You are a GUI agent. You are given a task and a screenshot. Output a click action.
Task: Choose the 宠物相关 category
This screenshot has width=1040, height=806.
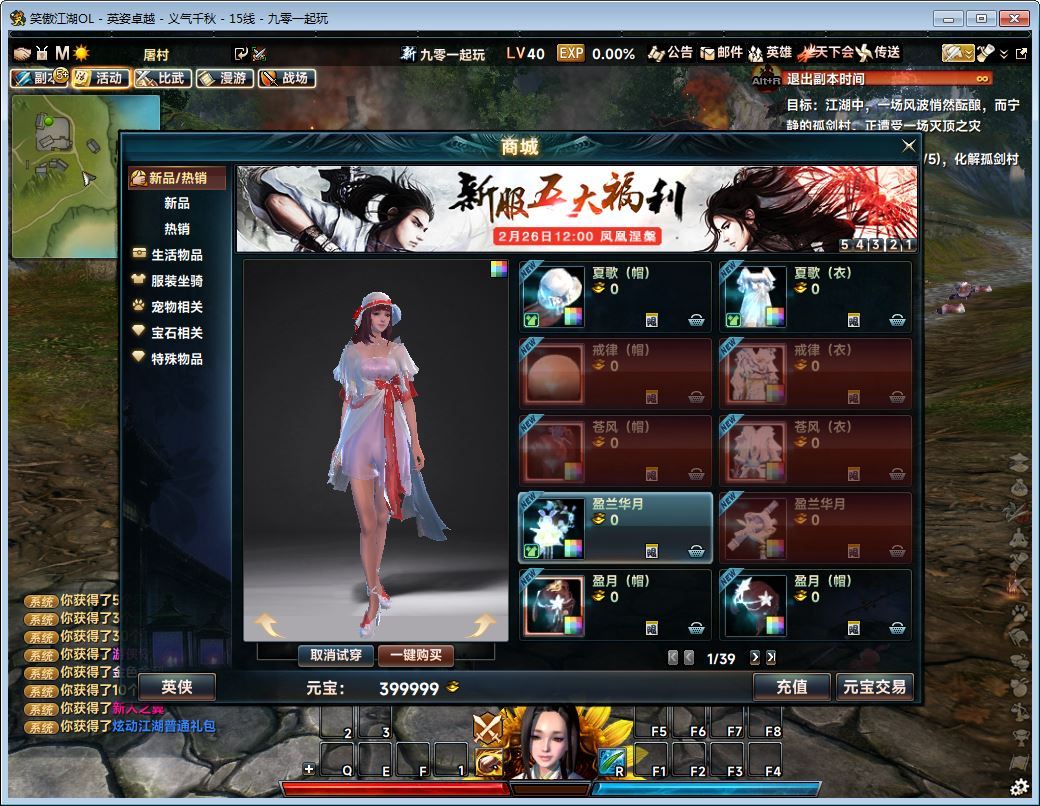point(176,307)
